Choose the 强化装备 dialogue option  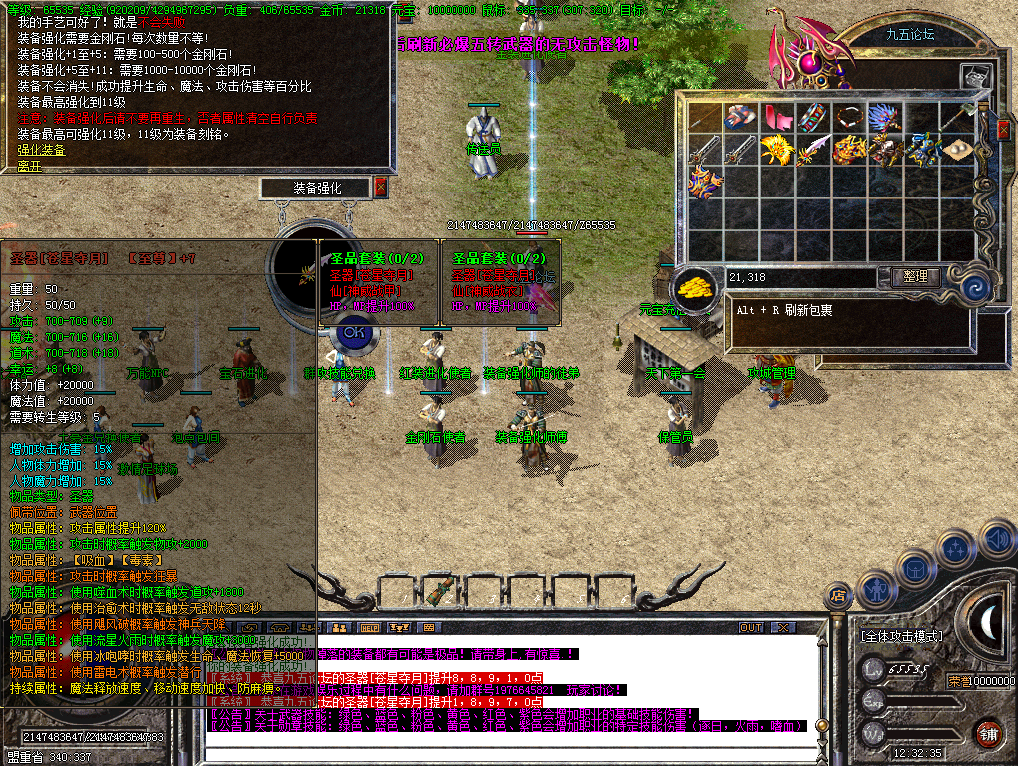pyautogui.click(x=41, y=150)
